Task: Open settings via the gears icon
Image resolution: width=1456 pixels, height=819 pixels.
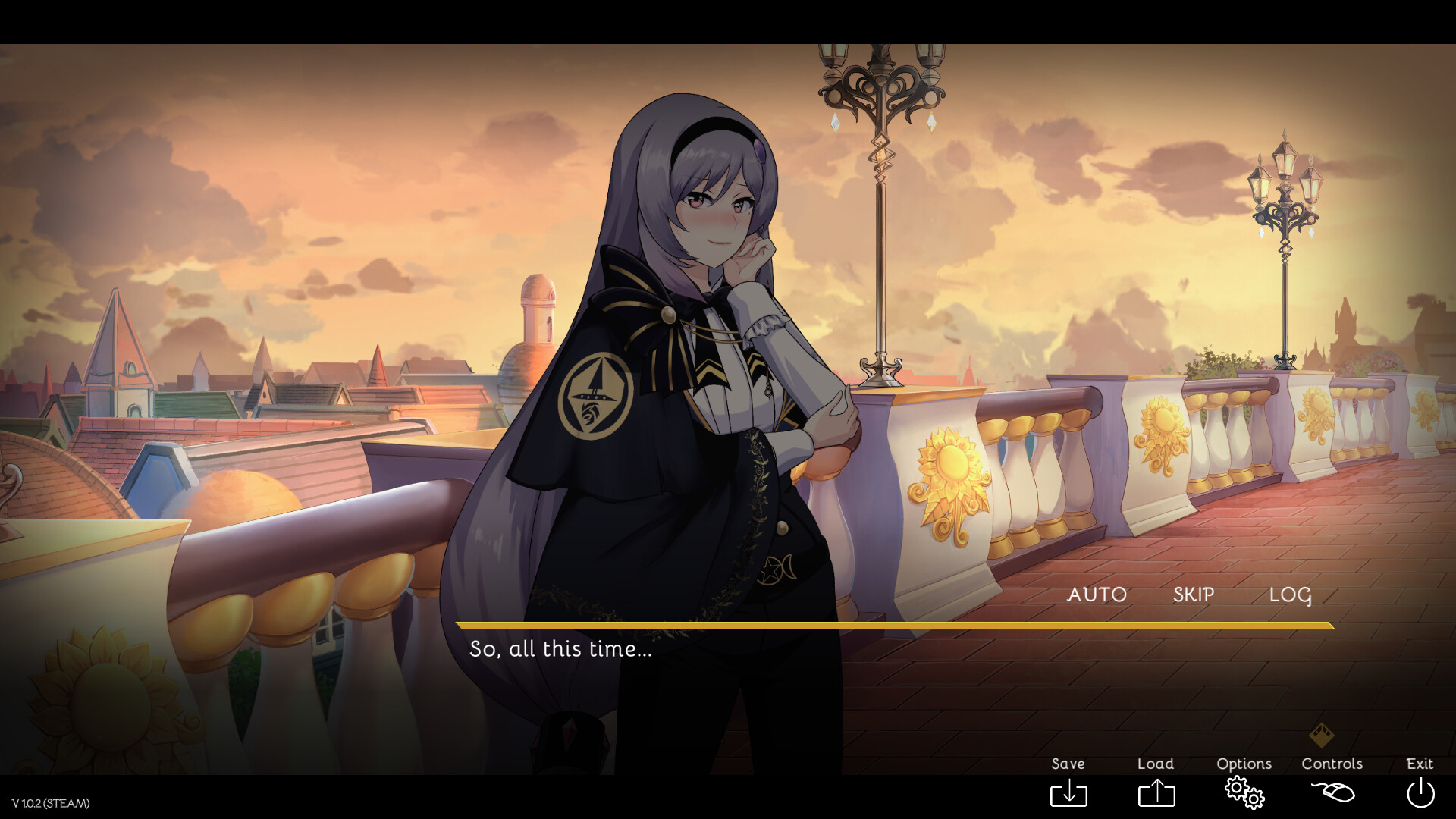Action: 1244,793
